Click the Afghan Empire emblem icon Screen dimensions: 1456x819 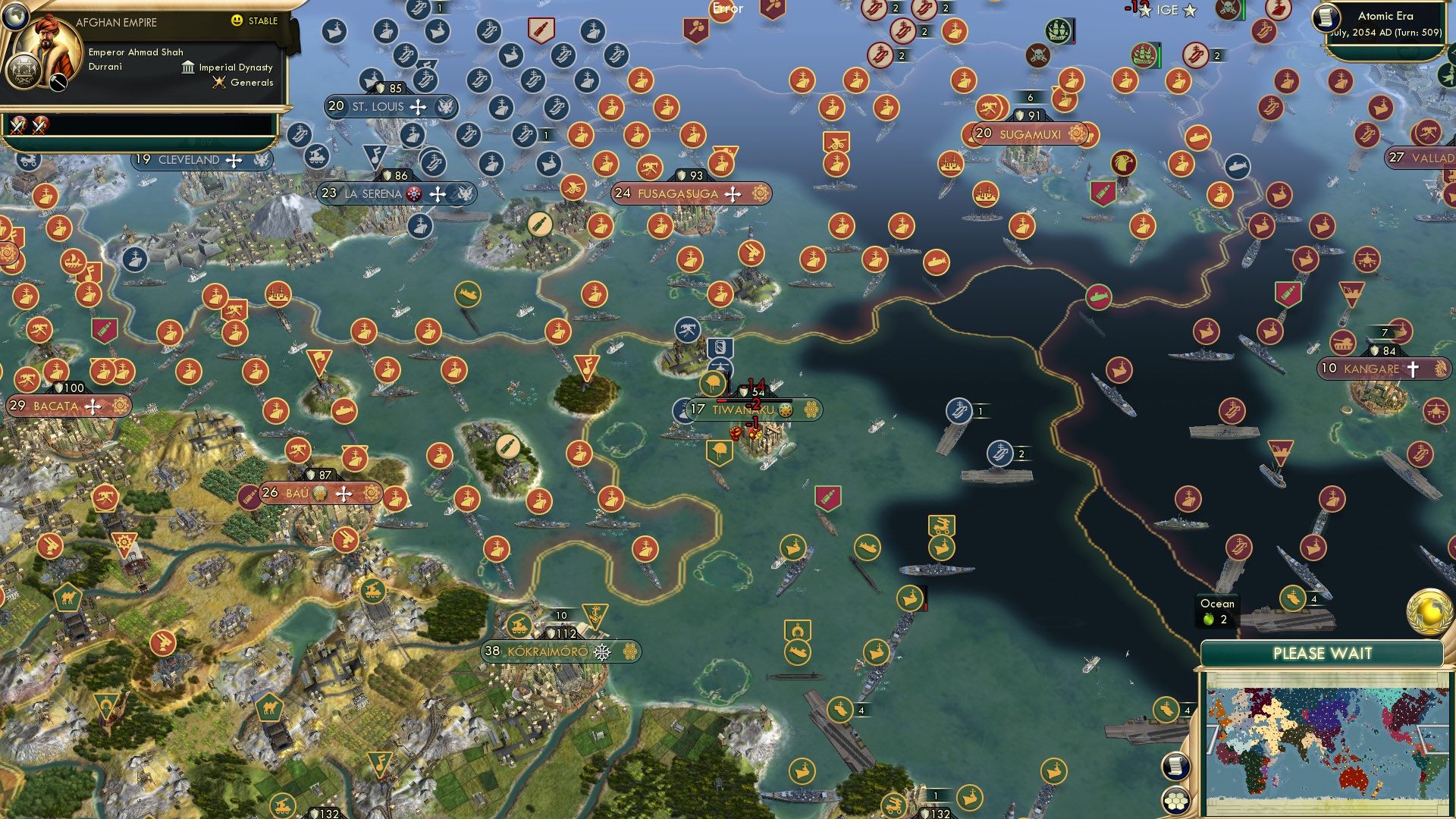(x=24, y=71)
